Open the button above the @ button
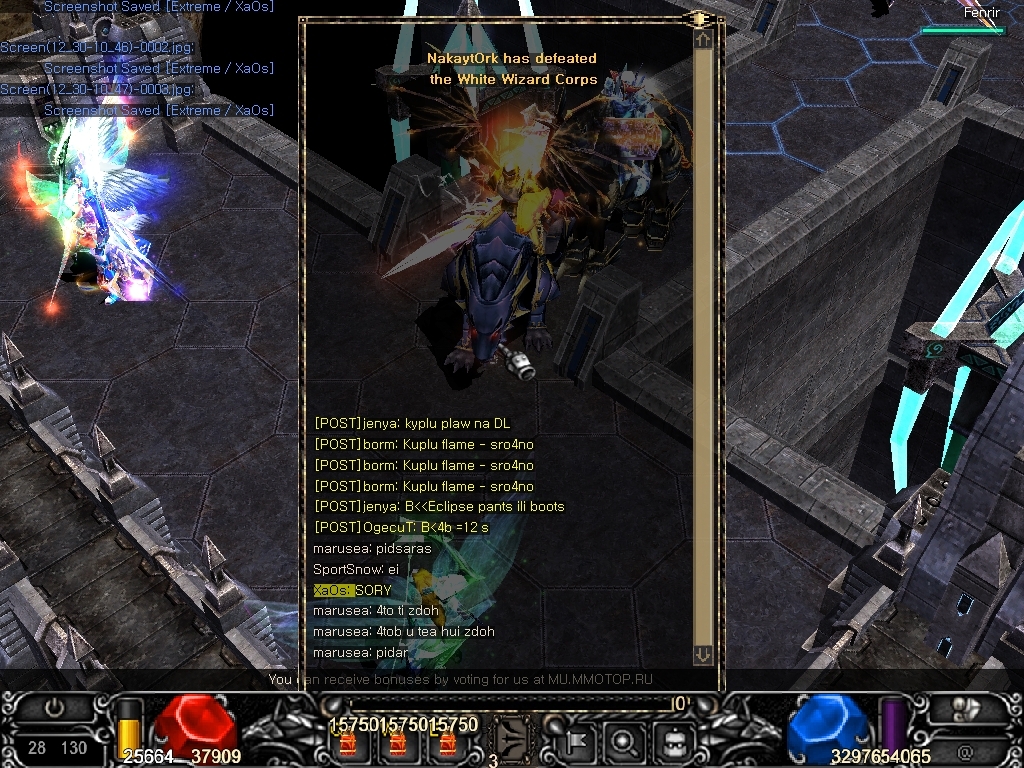Screen dimensions: 1024x768 (964, 709)
